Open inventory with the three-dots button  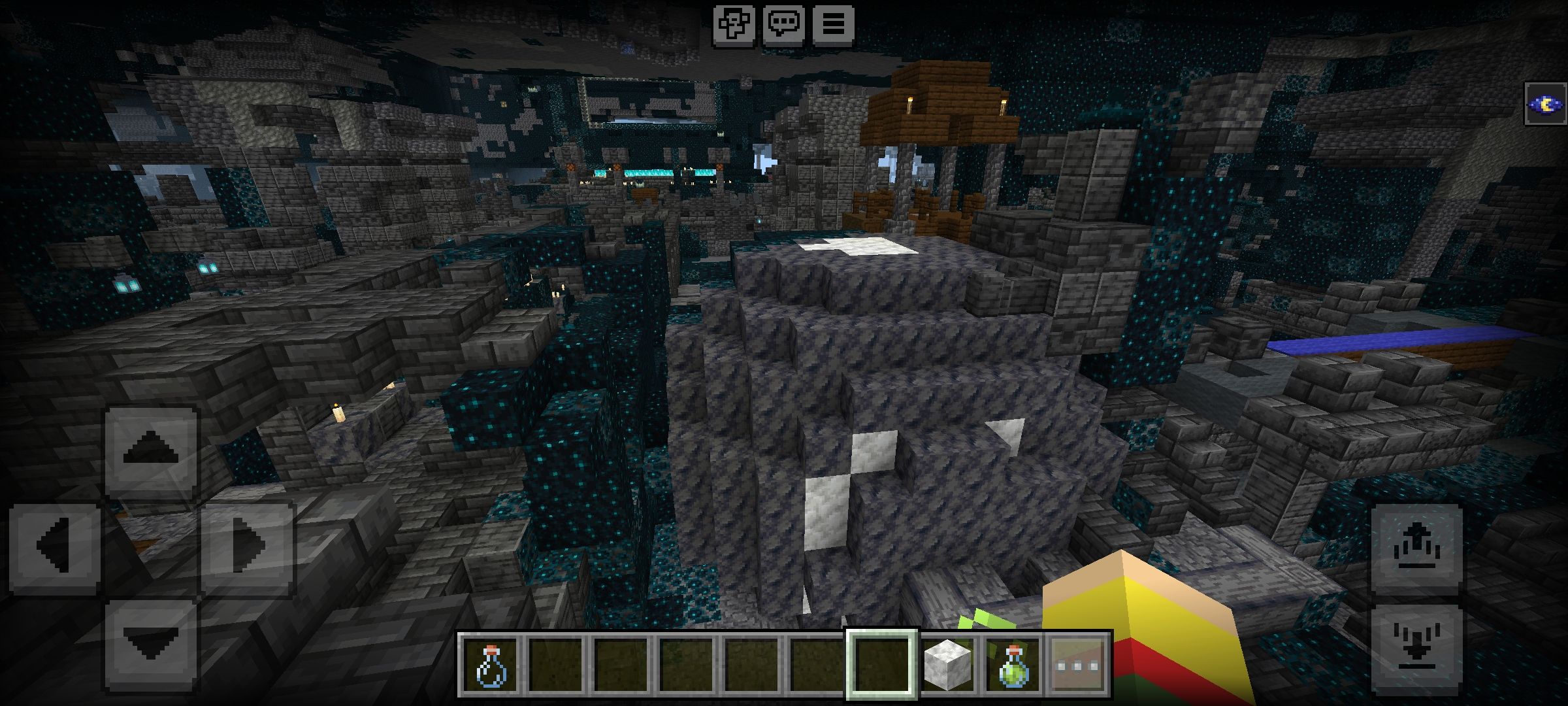coord(1078,665)
